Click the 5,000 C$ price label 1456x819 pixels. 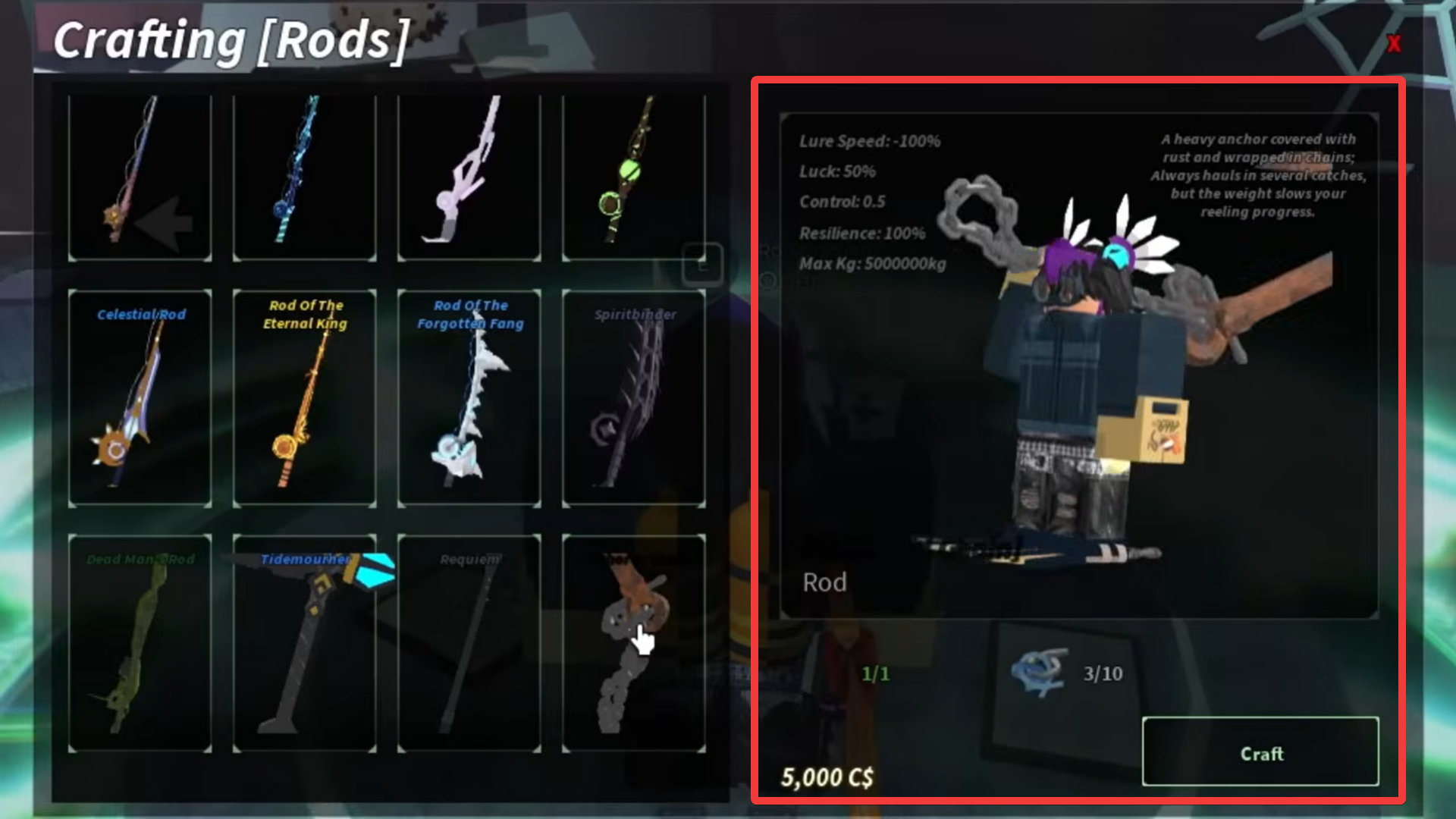[x=826, y=777]
